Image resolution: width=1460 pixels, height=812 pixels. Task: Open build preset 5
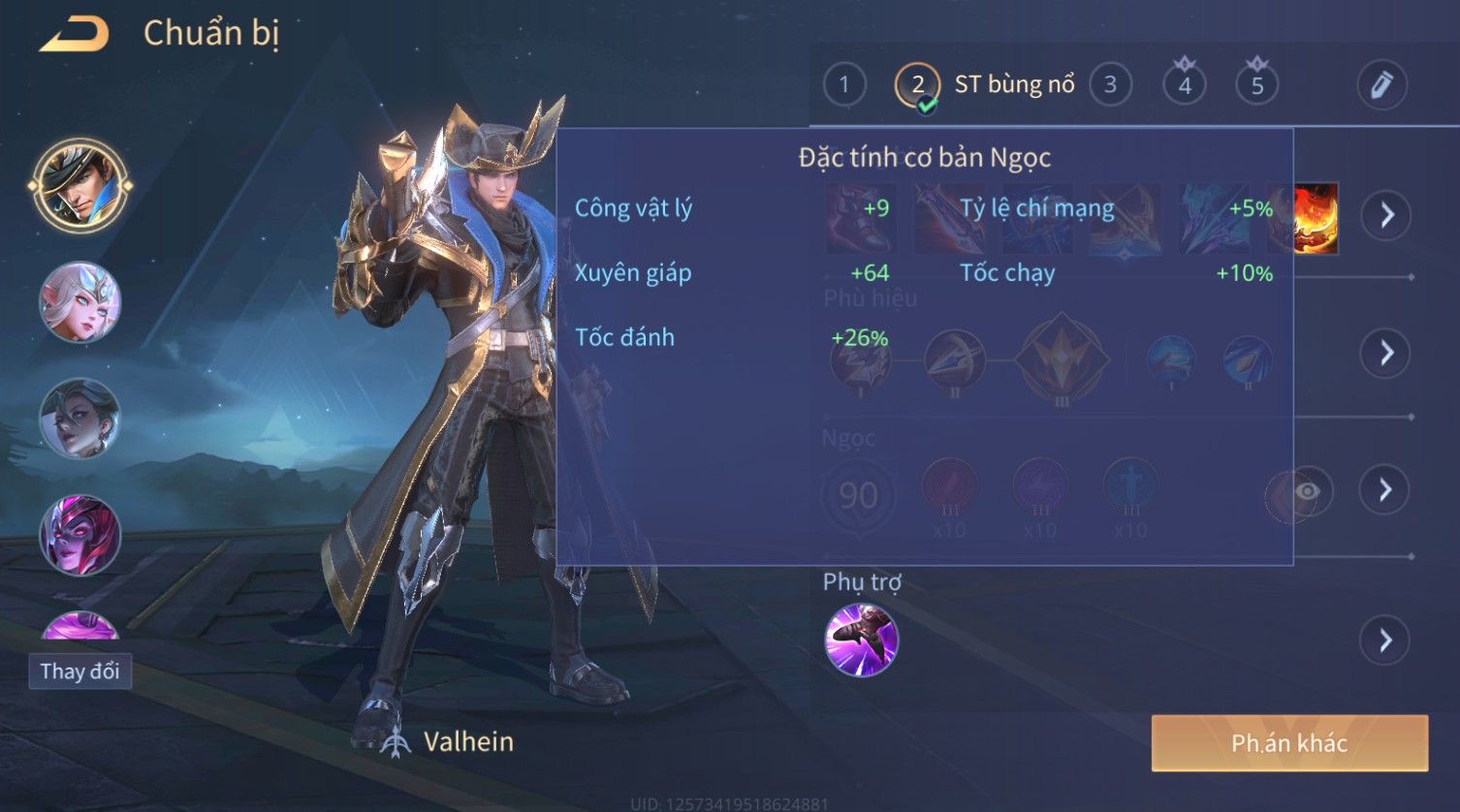coord(1256,85)
